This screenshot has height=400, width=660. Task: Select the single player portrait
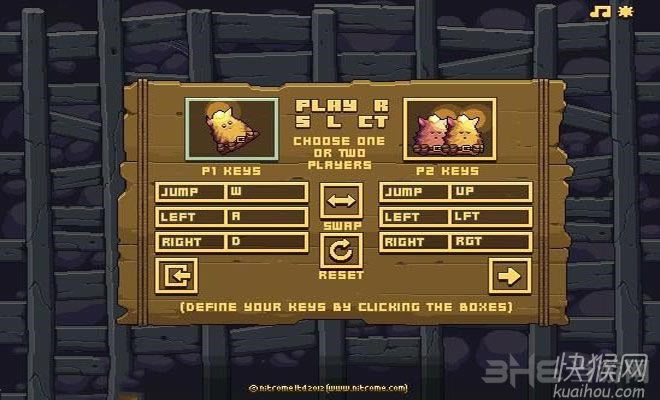coord(232,129)
